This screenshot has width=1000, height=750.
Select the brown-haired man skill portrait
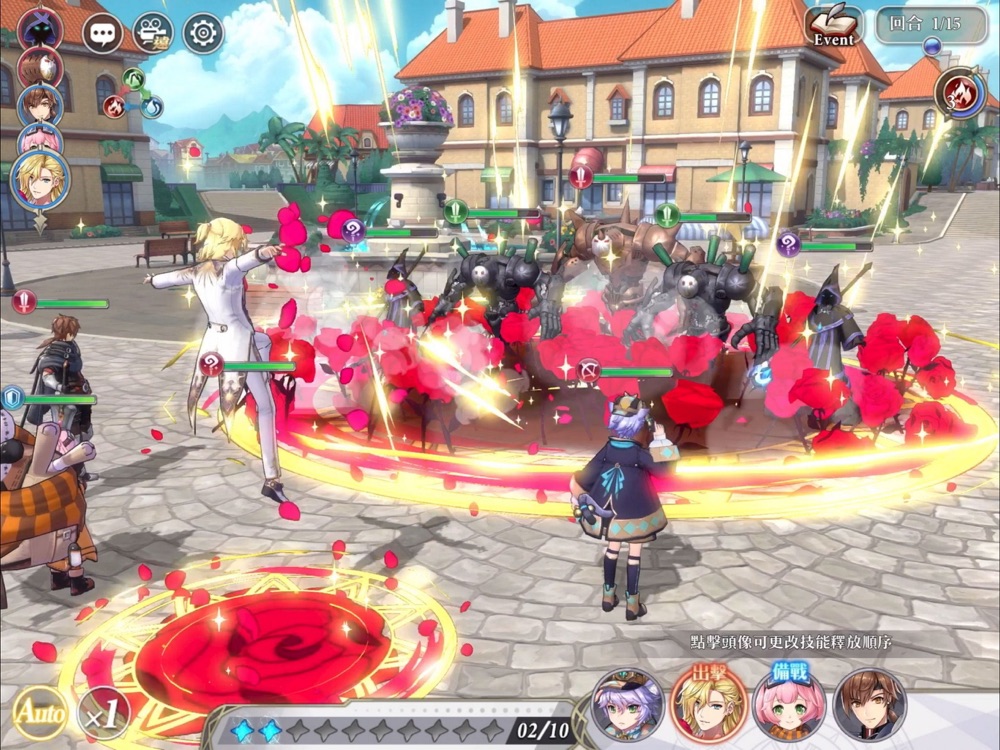(870, 704)
